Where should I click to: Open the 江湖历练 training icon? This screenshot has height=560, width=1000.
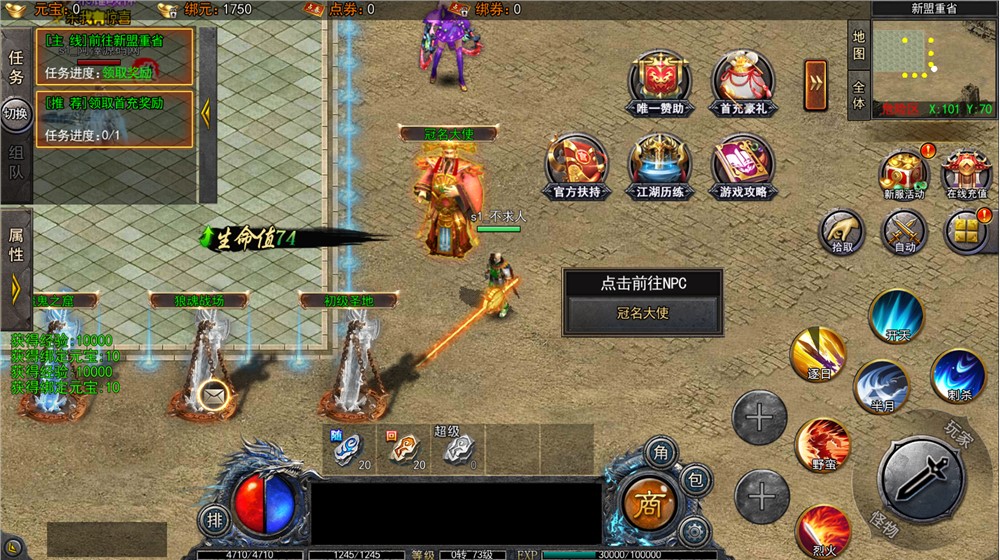[x=660, y=165]
